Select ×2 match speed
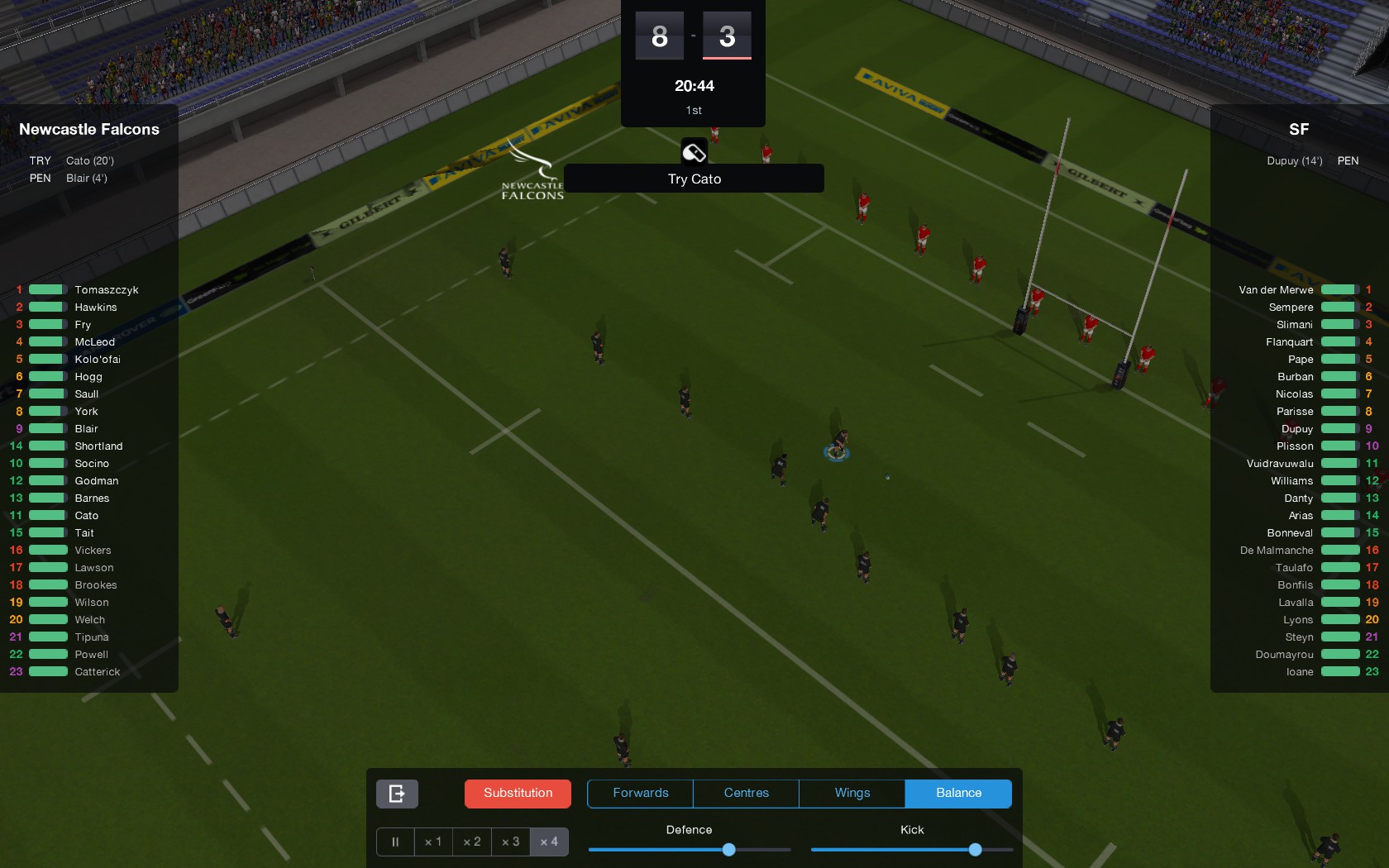1389x868 pixels. pyautogui.click(x=471, y=842)
